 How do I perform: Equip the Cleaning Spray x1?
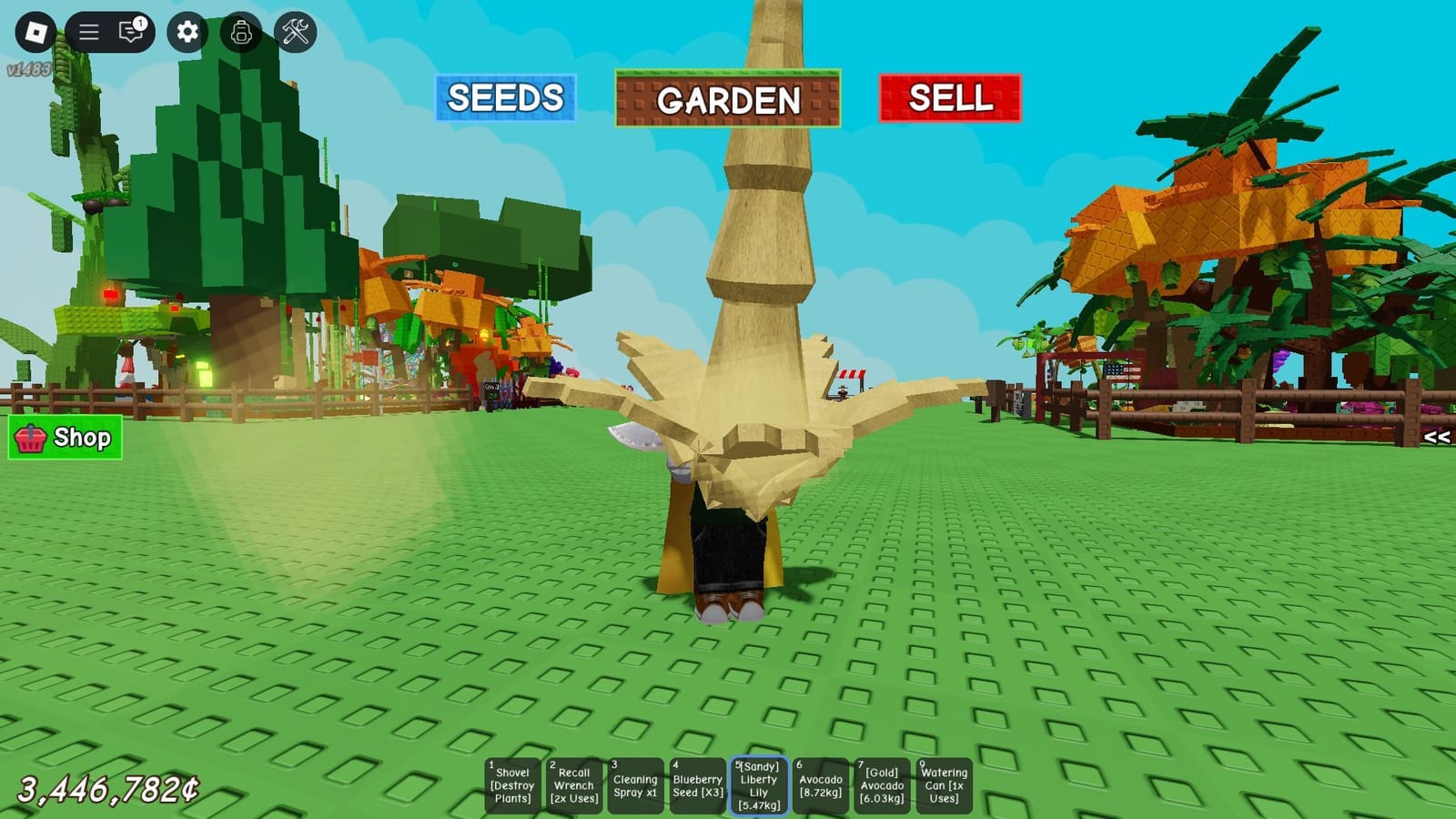(635, 784)
